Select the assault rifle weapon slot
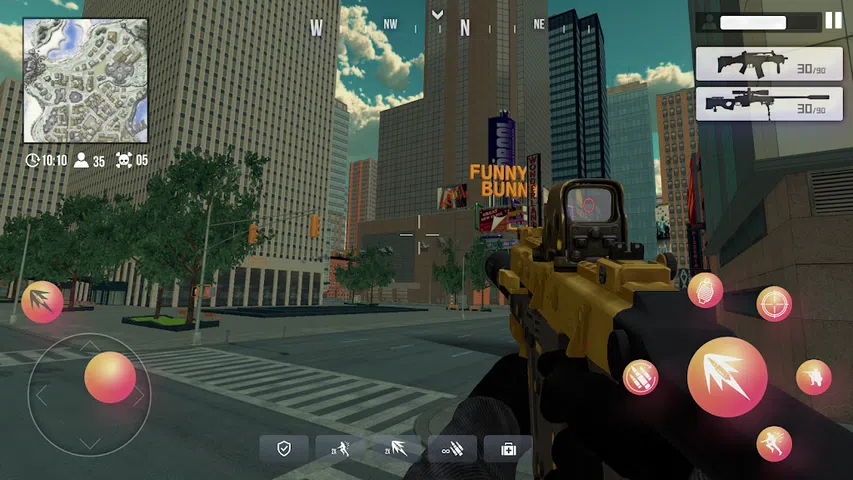The width and height of the screenshot is (853, 480). pyautogui.click(x=762, y=64)
